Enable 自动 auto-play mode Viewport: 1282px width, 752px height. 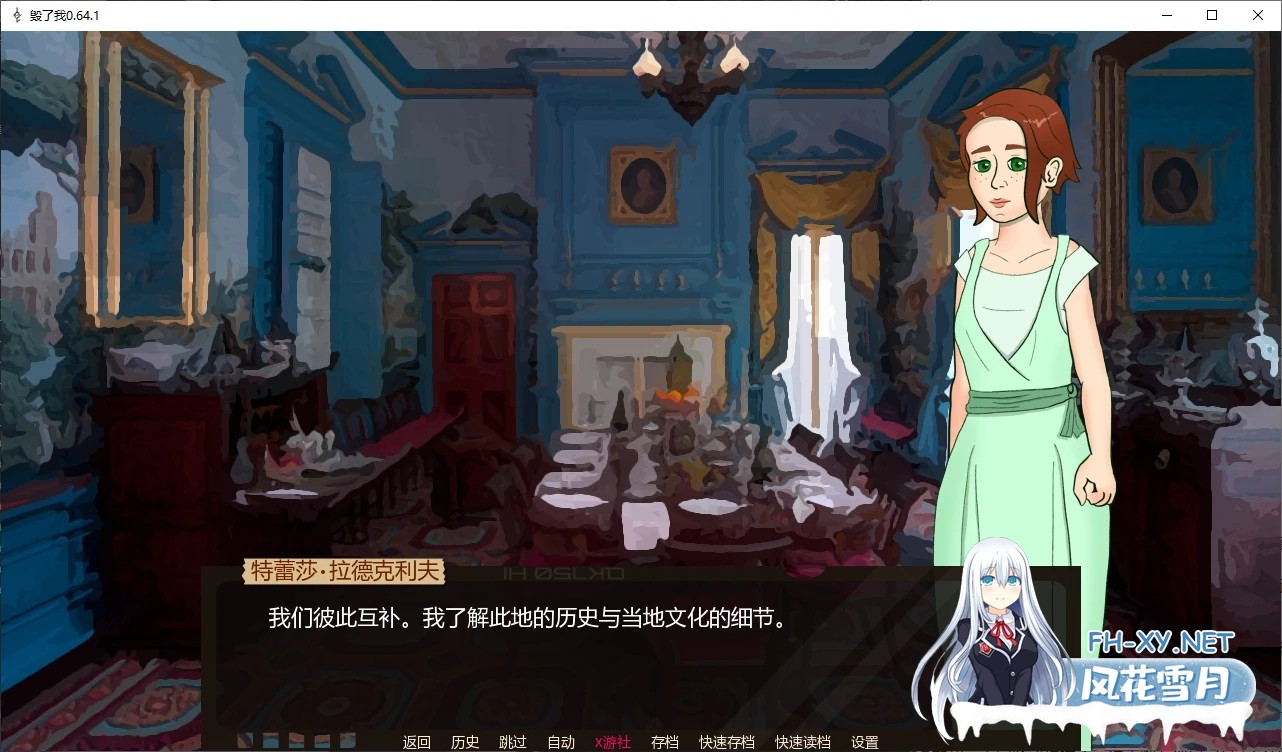[x=561, y=742]
